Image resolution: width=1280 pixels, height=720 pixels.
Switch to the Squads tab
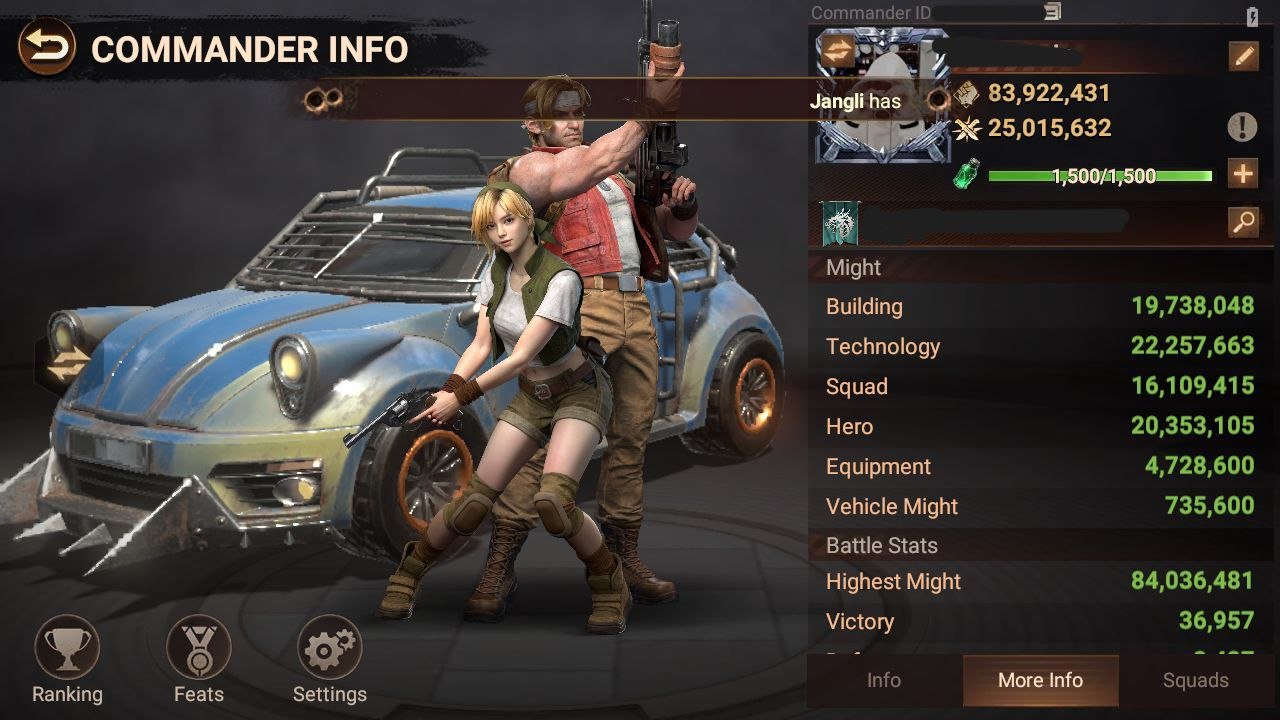coord(1195,681)
